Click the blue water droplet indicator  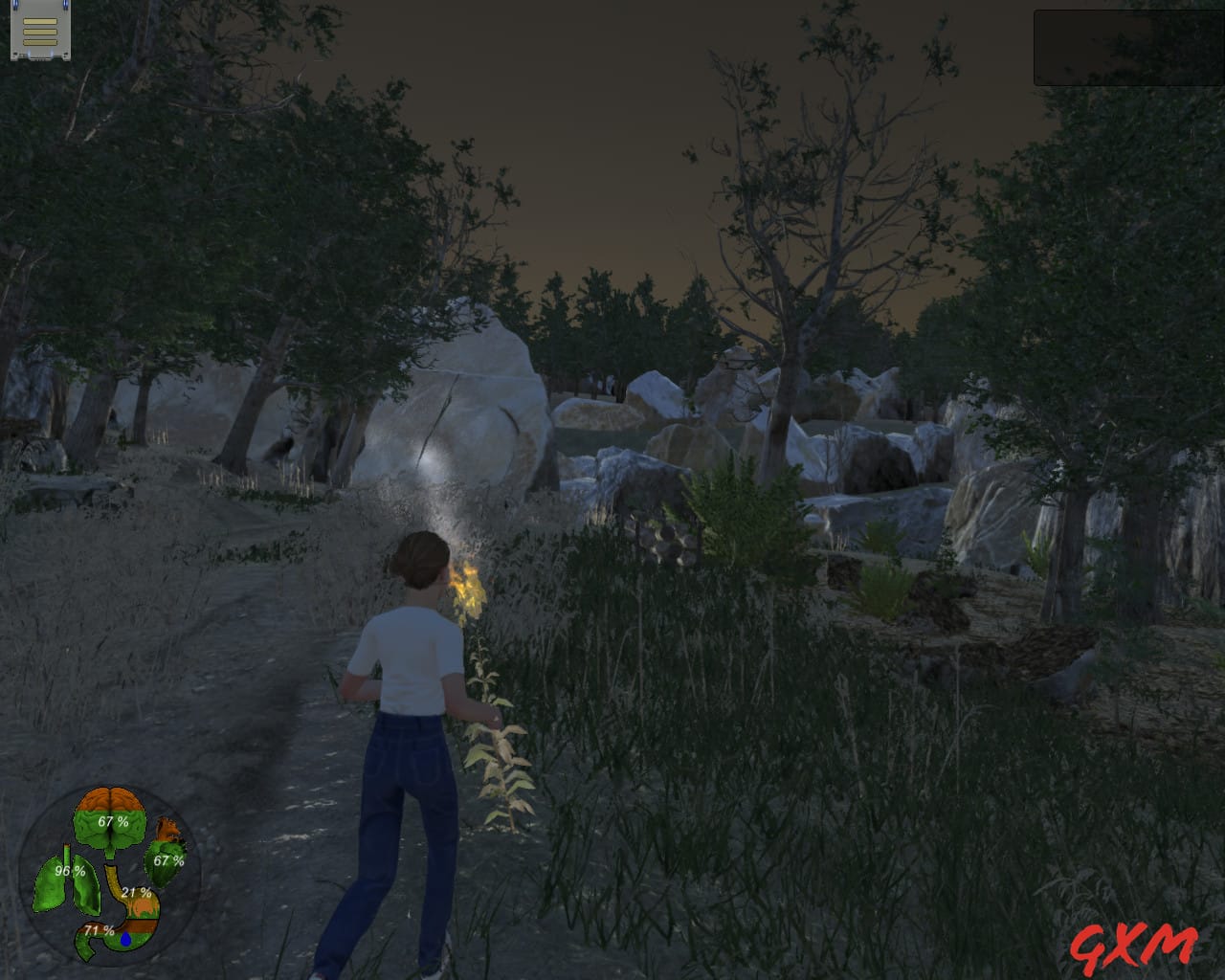tap(125, 939)
